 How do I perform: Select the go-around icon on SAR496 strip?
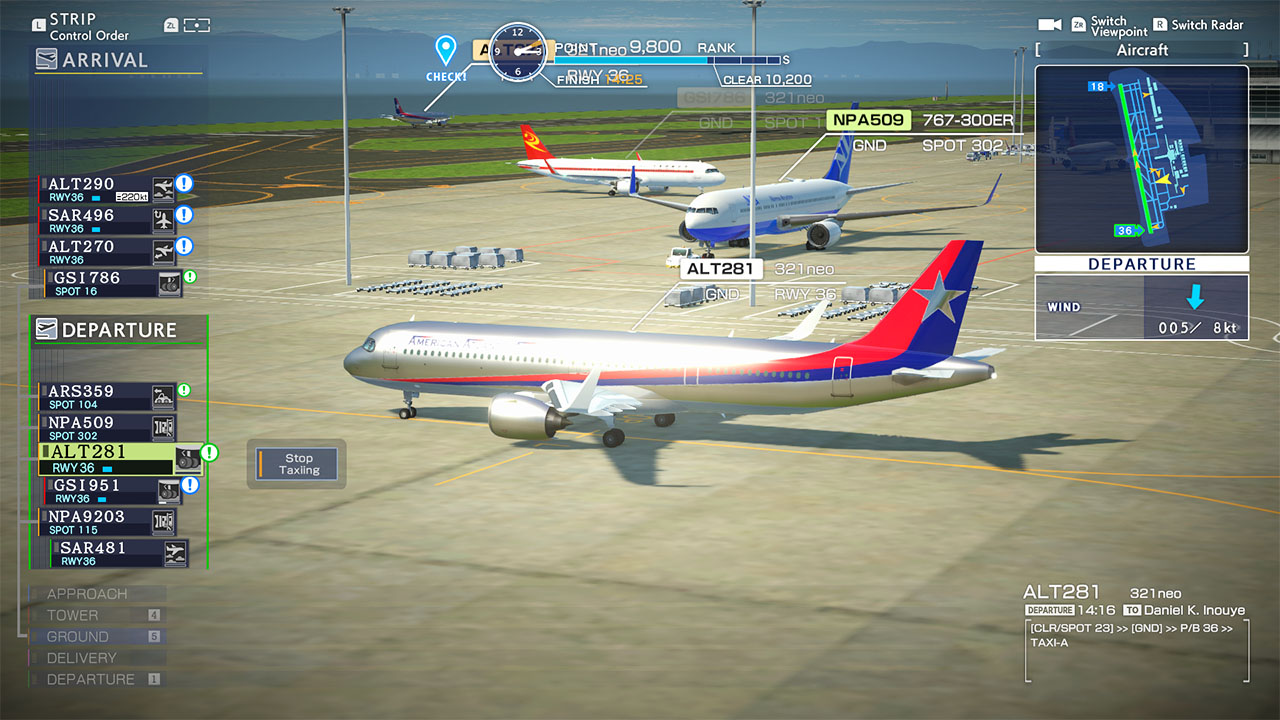coord(164,220)
